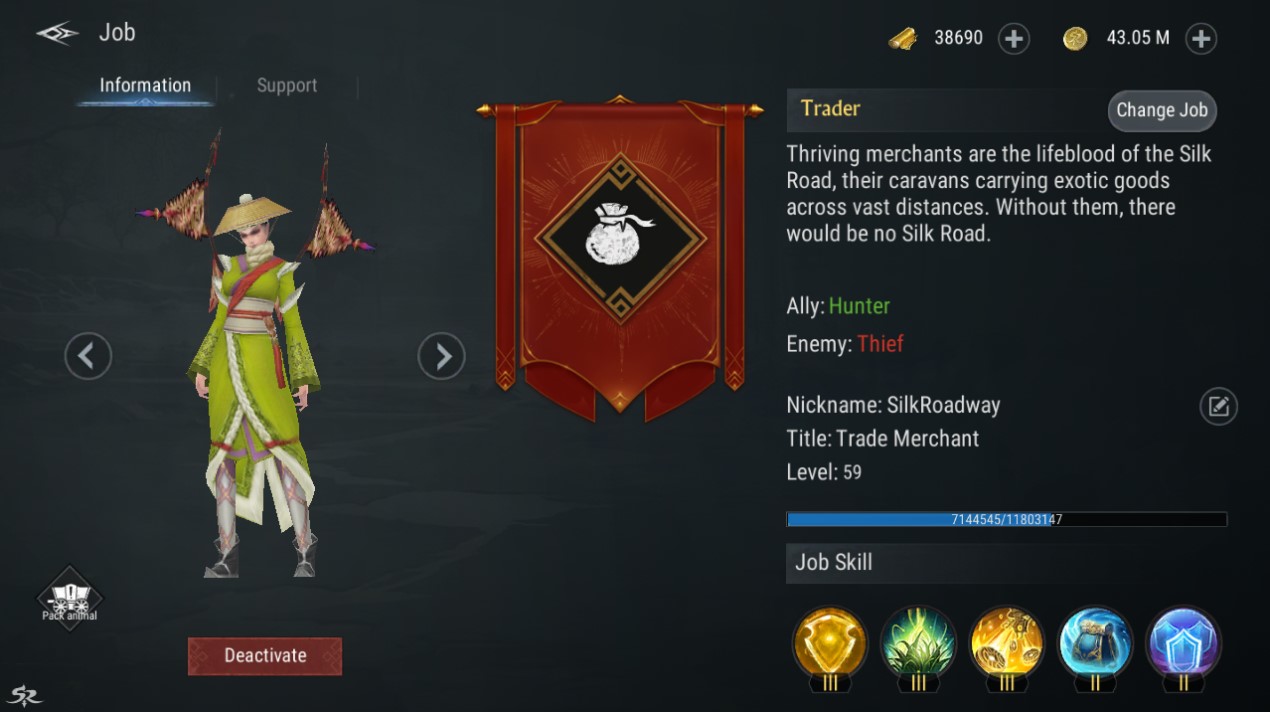
Task: Edit the SilkRoadway nickname
Action: click(x=1218, y=406)
